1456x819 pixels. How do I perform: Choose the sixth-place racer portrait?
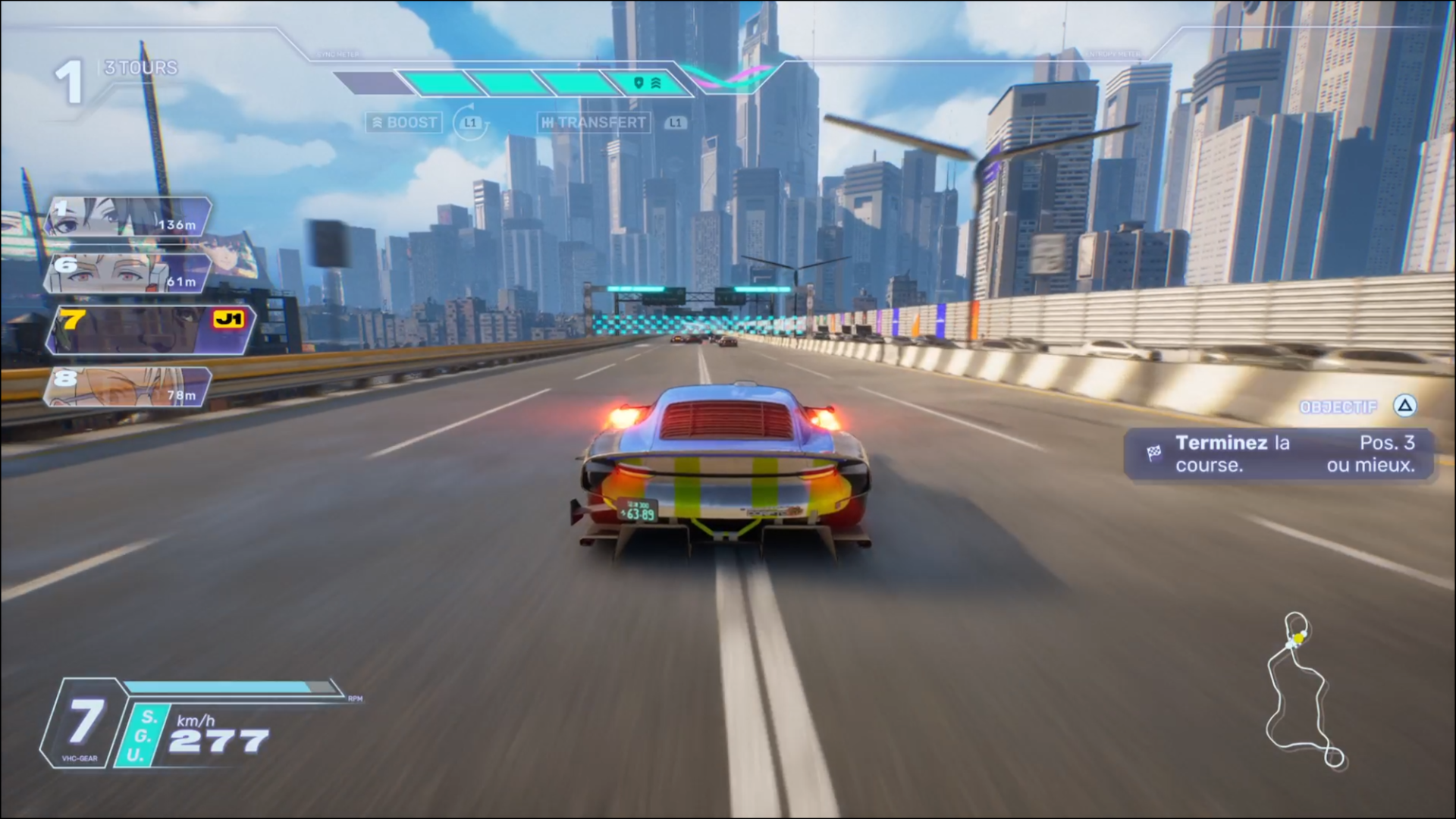(127, 273)
